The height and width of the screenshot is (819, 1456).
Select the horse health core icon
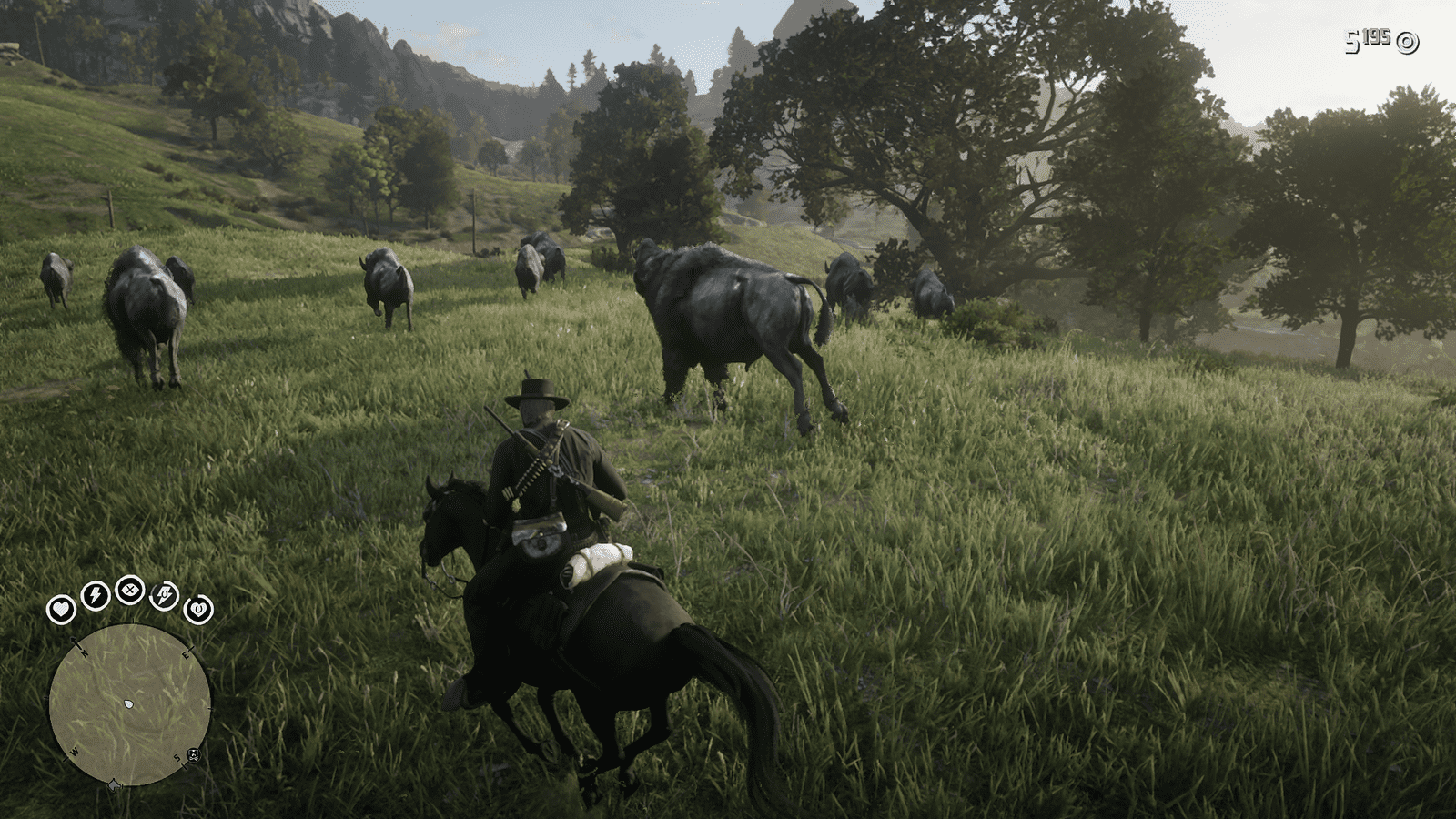[198, 609]
